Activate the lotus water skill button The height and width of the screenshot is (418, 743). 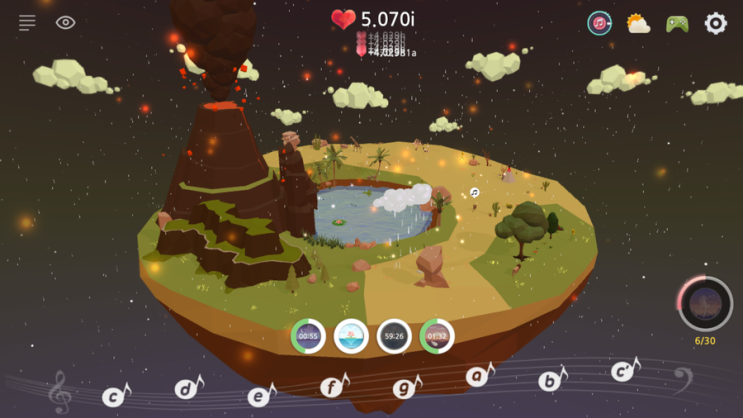tap(351, 336)
